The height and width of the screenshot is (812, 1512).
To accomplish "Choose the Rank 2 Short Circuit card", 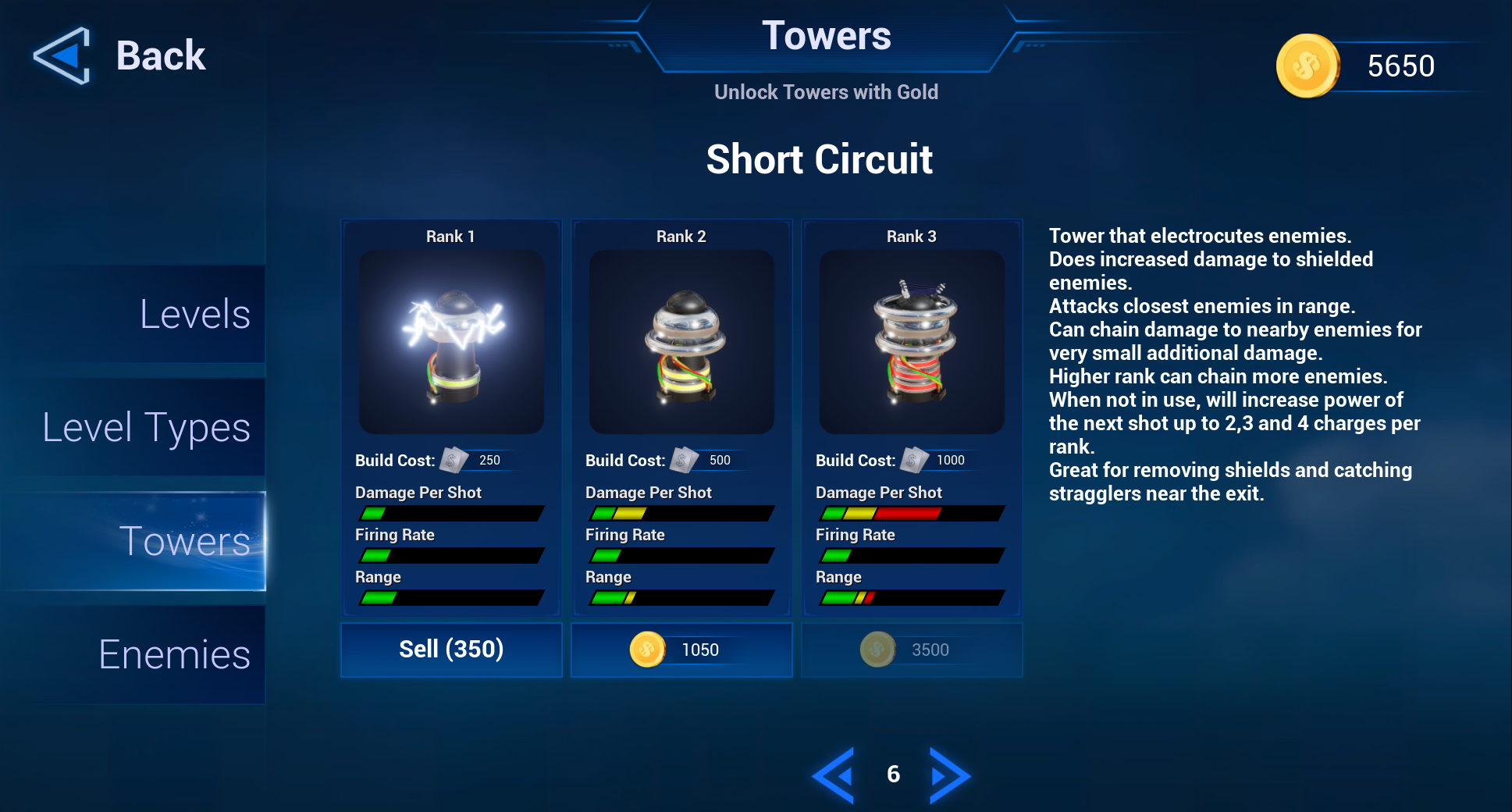I will click(681, 342).
